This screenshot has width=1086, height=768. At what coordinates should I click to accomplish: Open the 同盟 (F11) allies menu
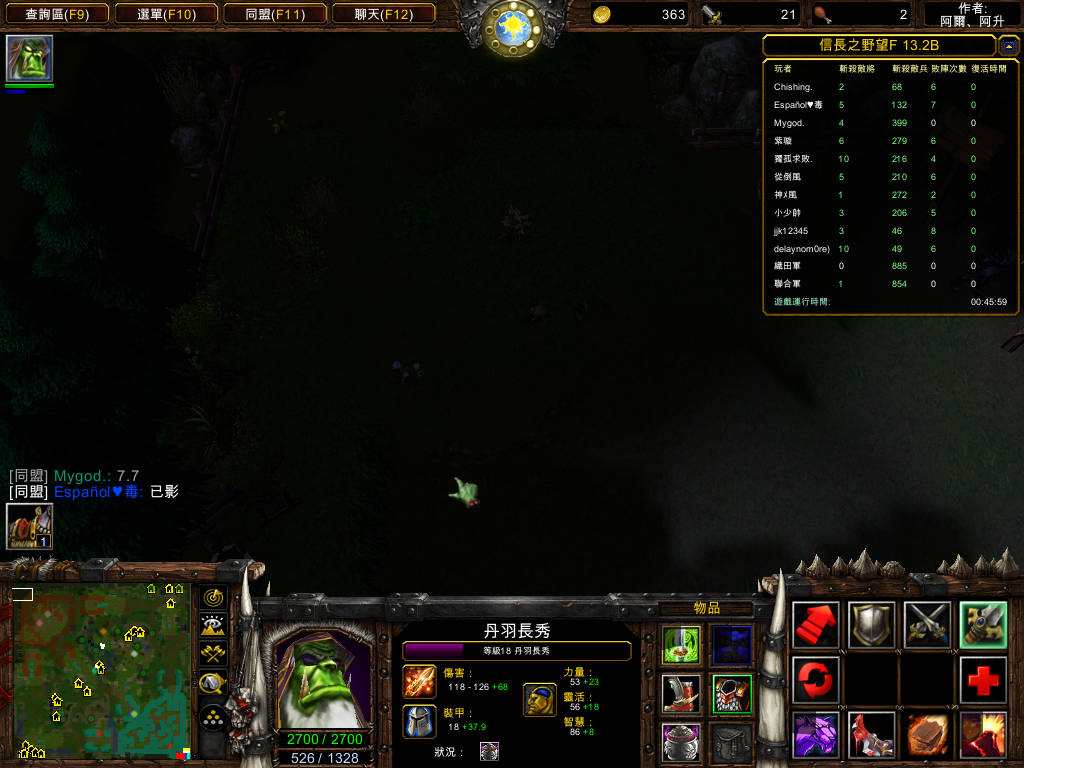coord(276,14)
